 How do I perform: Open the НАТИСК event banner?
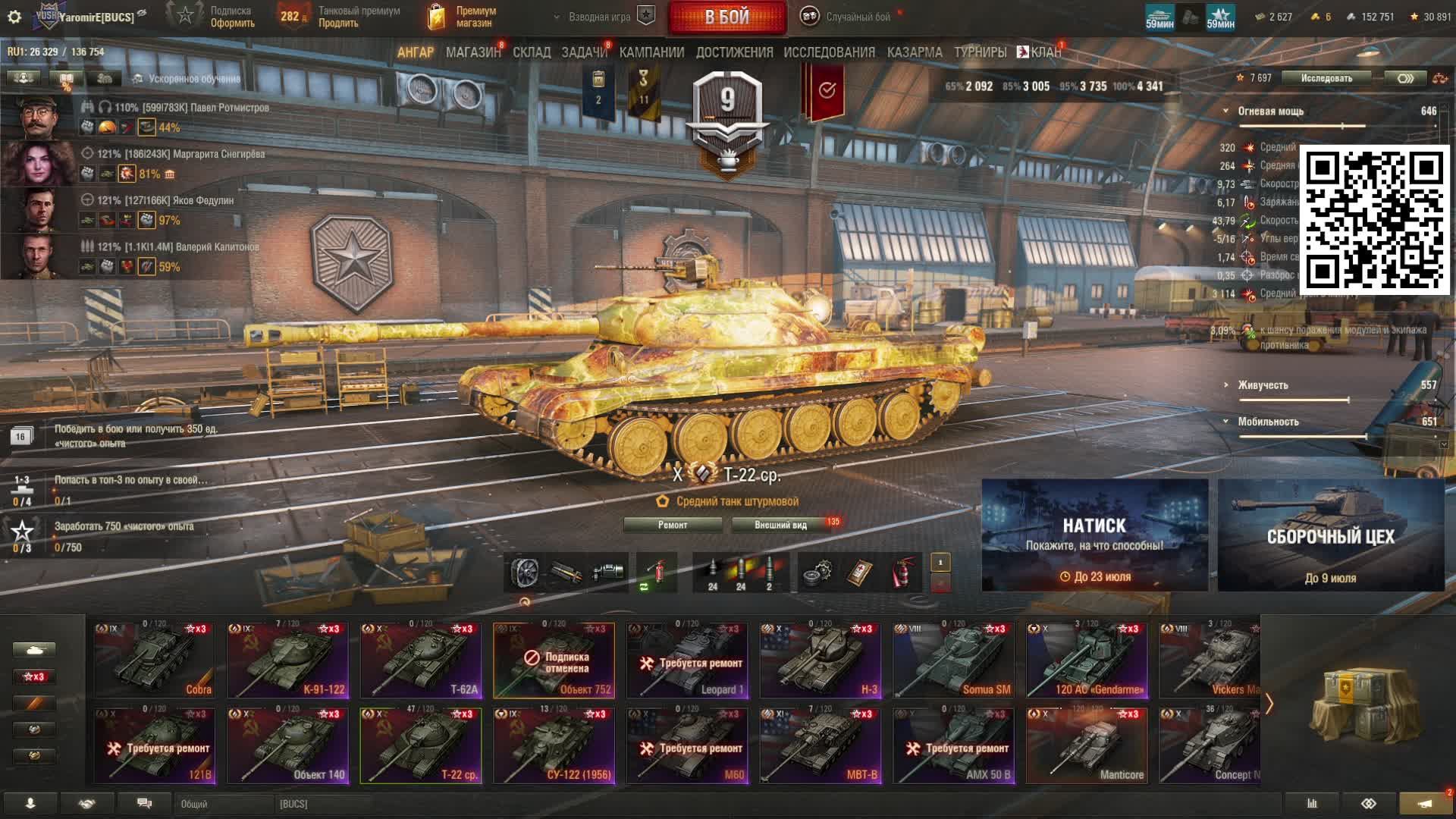(1094, 535)
